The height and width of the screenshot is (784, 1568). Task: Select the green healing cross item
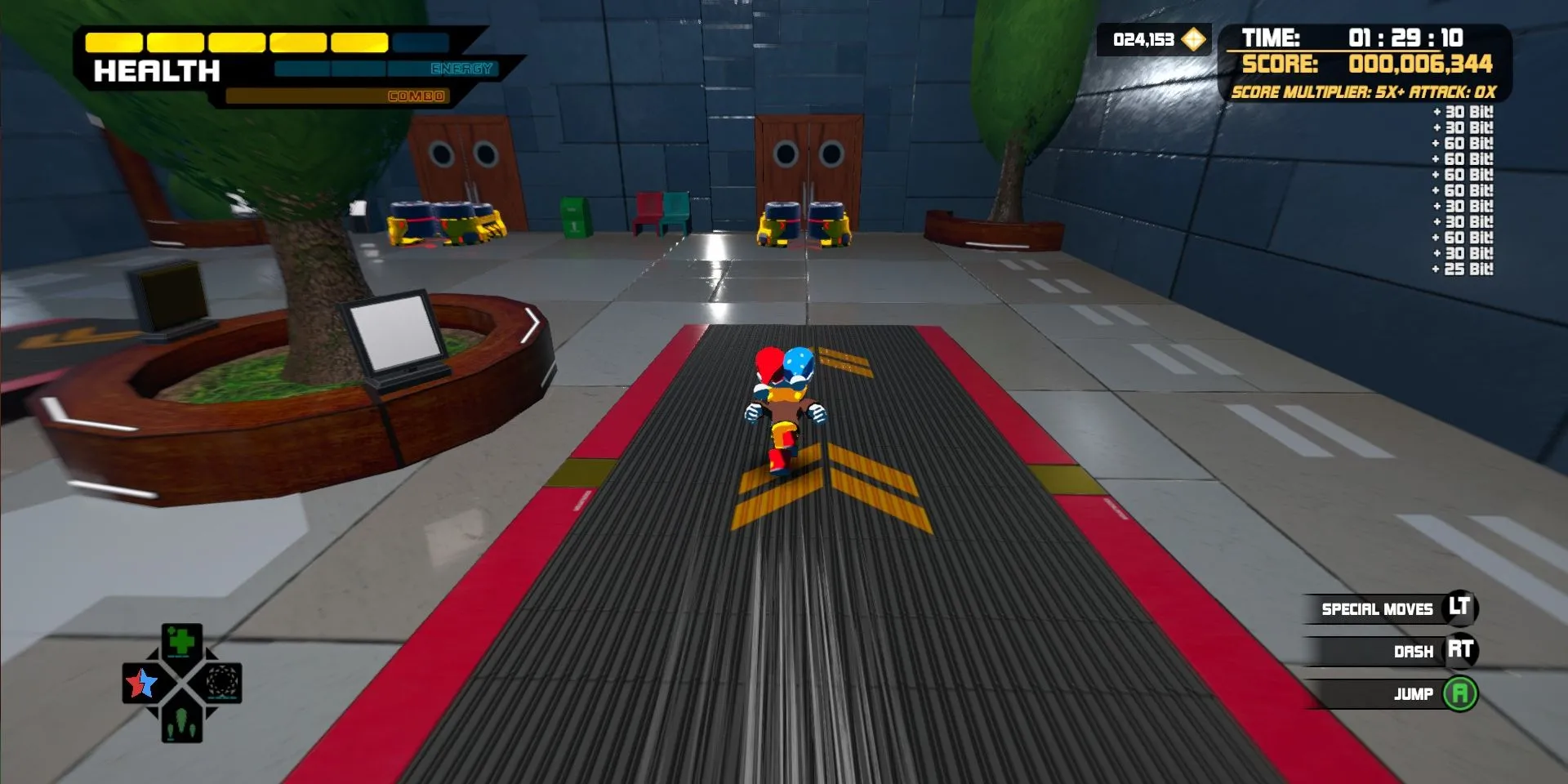[181, 642]
